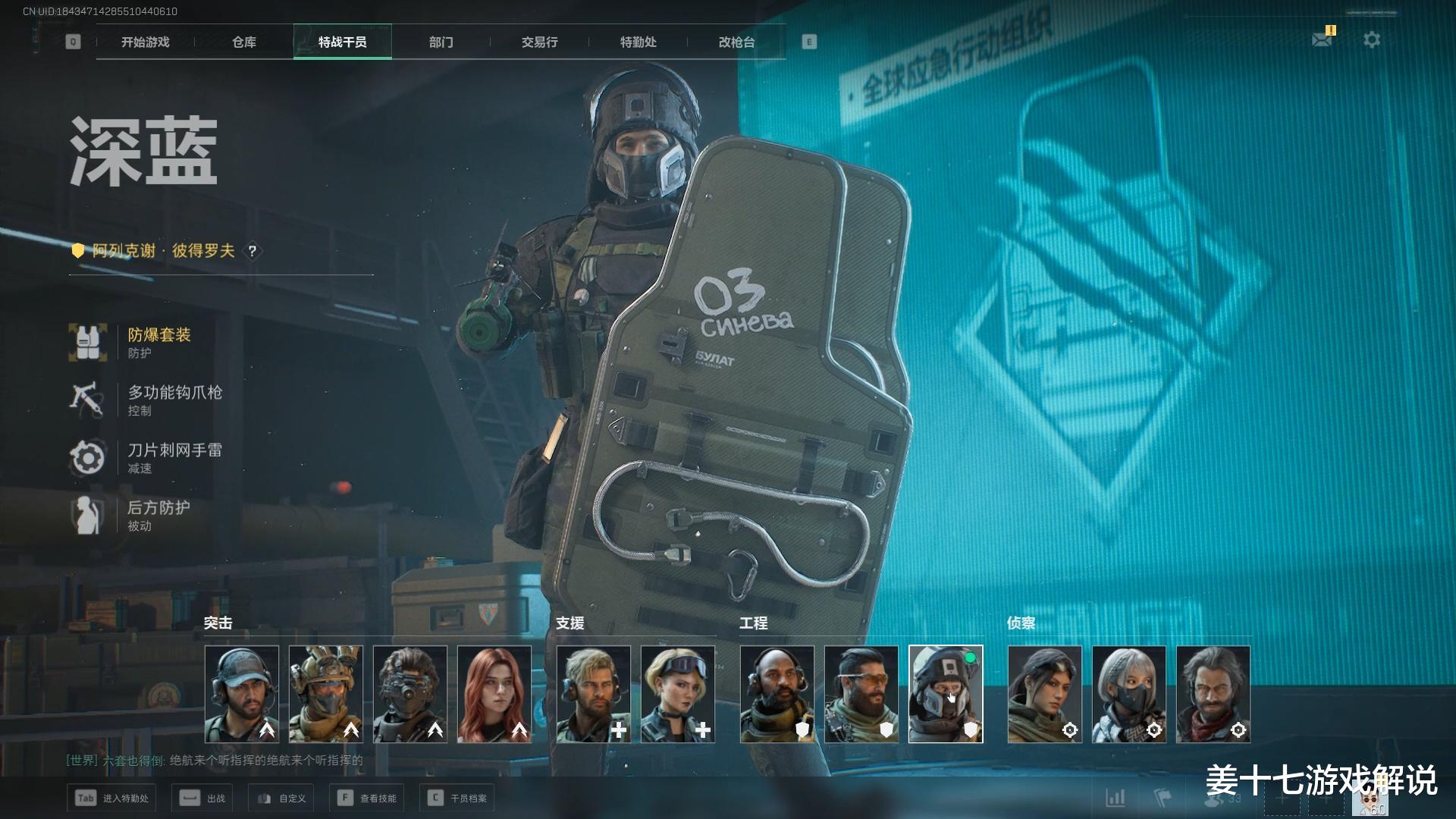This screenshot has height=819, width=1456.
Task: Click the 出战 deploy button
Action: click(x=202, y=798)
